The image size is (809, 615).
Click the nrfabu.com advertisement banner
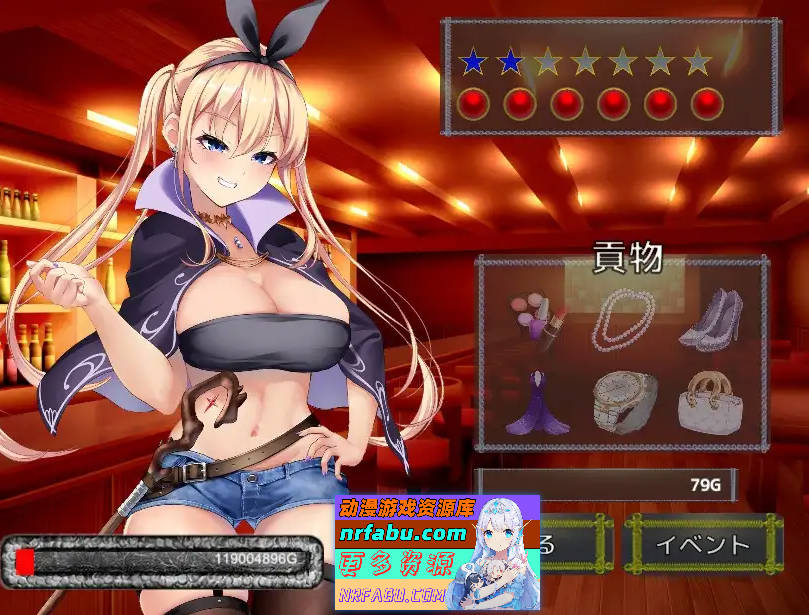pos(439,552)
